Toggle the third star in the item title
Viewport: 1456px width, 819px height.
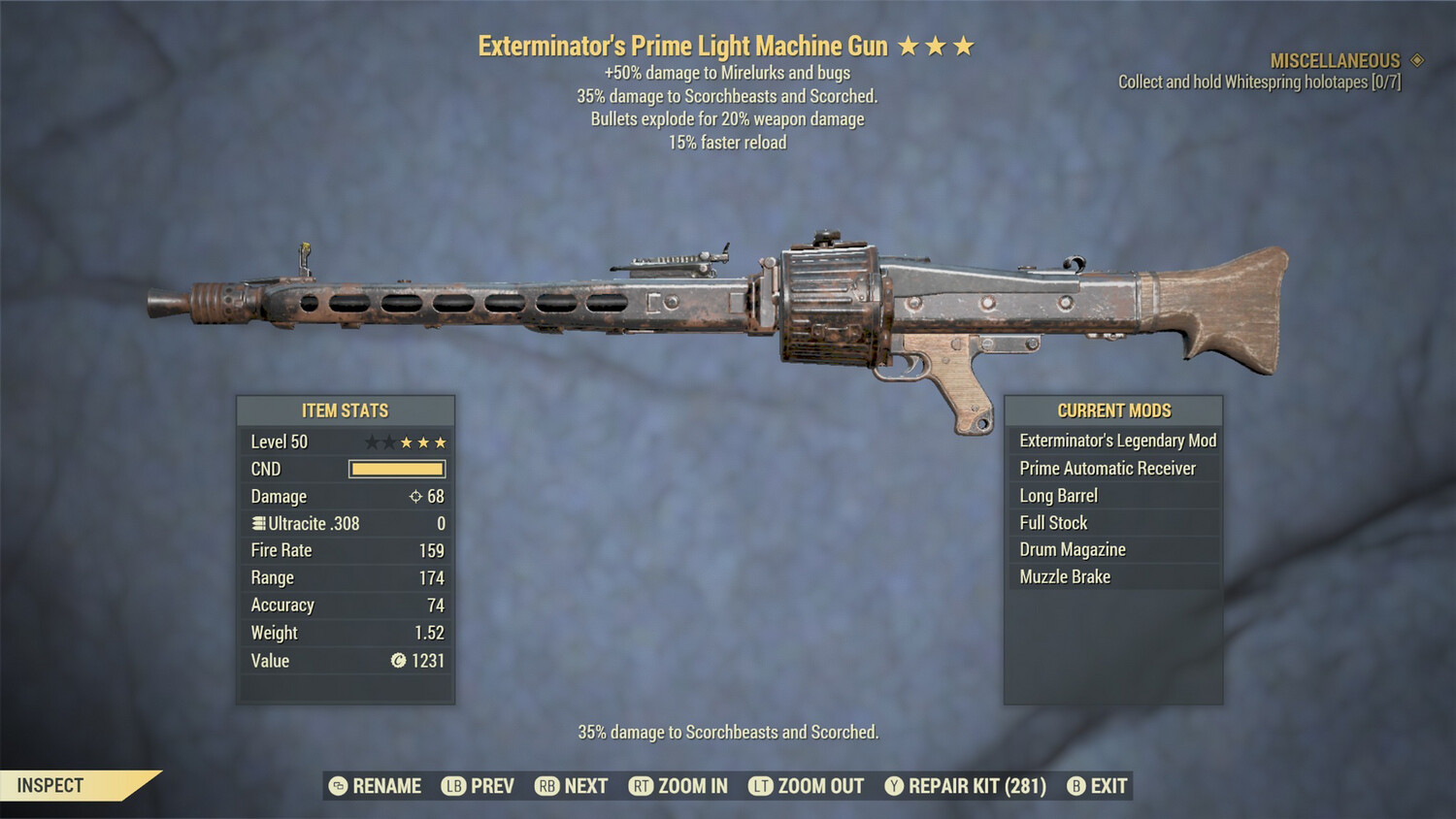click(961, 44)
